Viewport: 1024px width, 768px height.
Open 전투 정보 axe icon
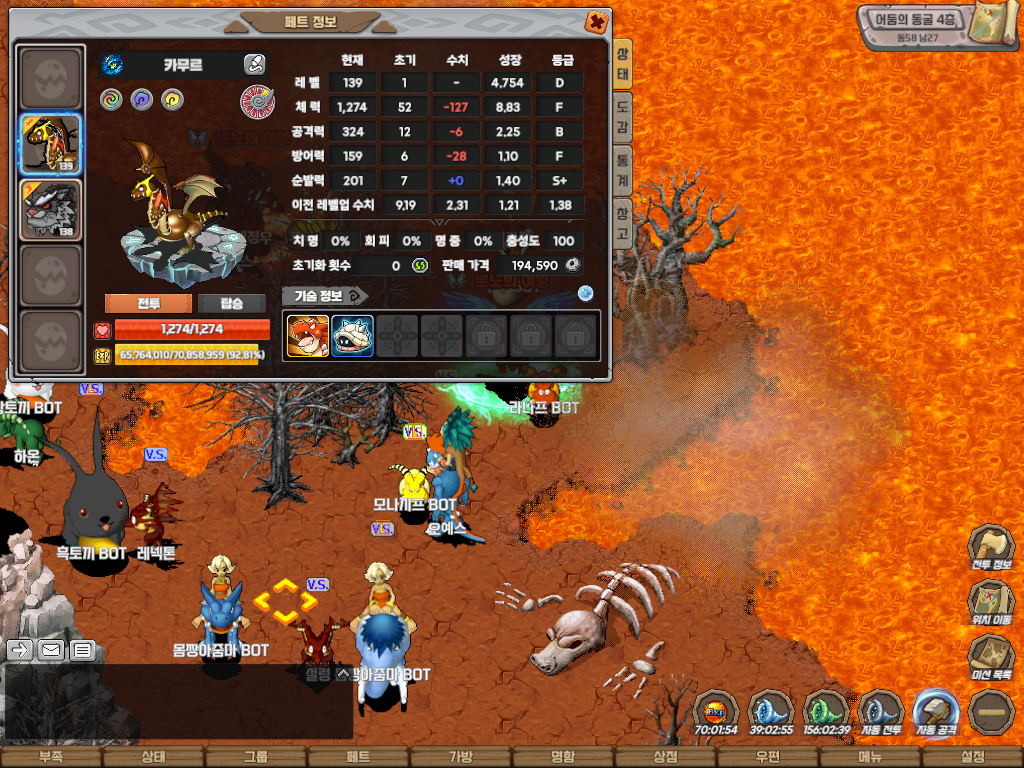pos(989,548)
